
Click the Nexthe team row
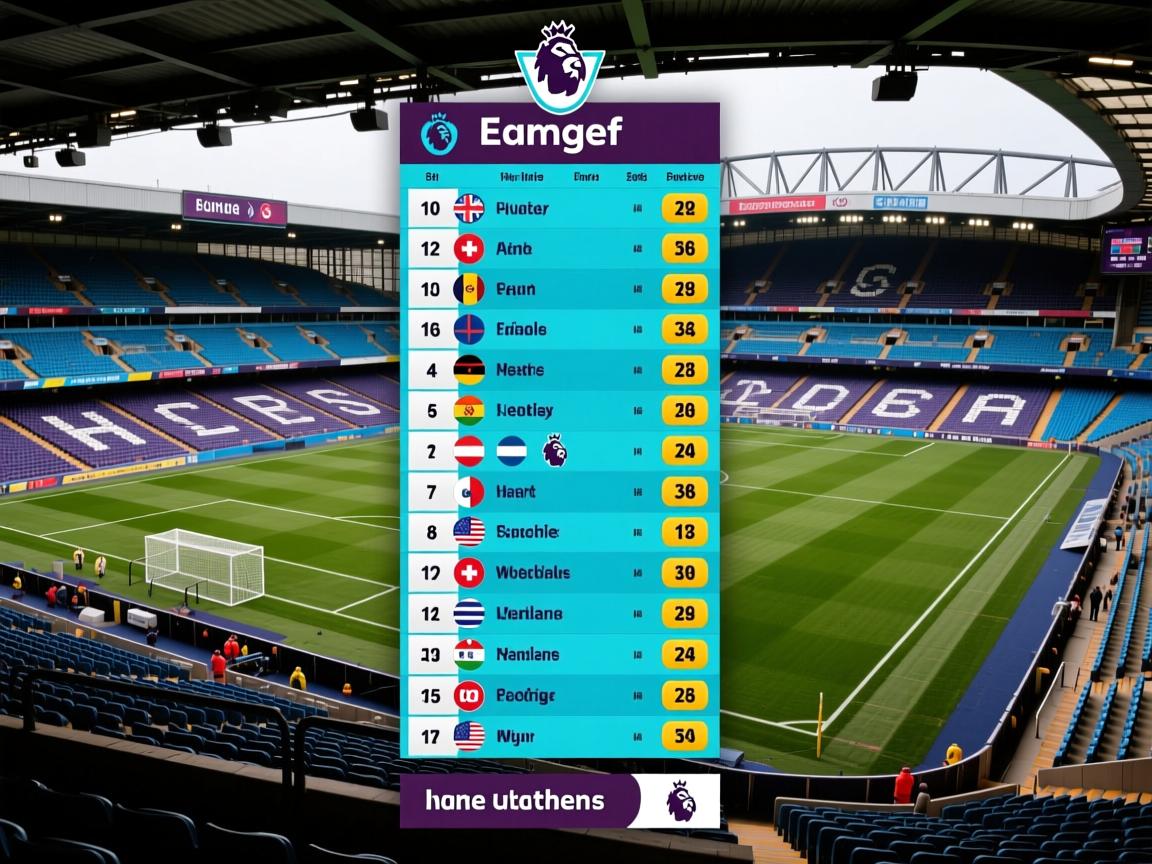click(x=560, y=370)
